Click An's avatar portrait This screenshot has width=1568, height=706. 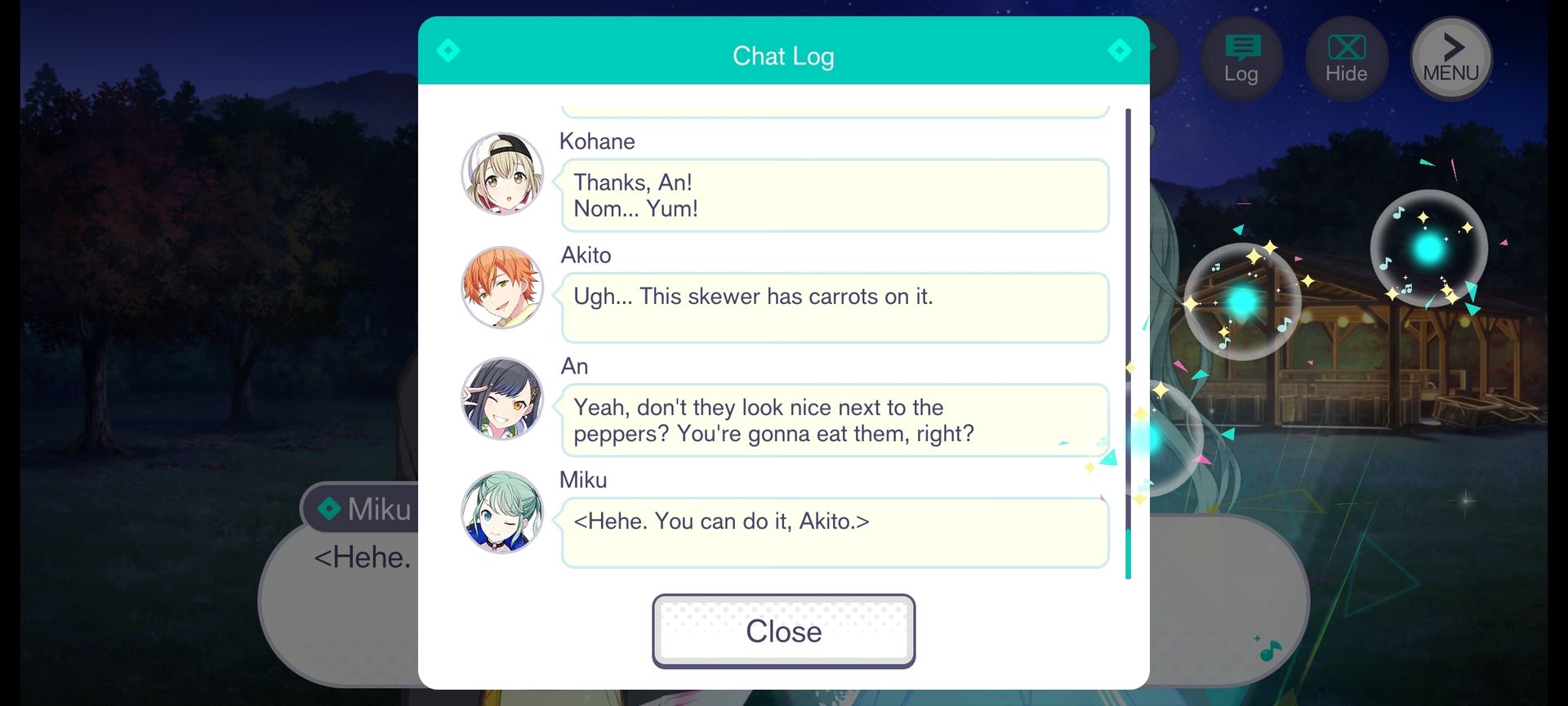[502, 399]
